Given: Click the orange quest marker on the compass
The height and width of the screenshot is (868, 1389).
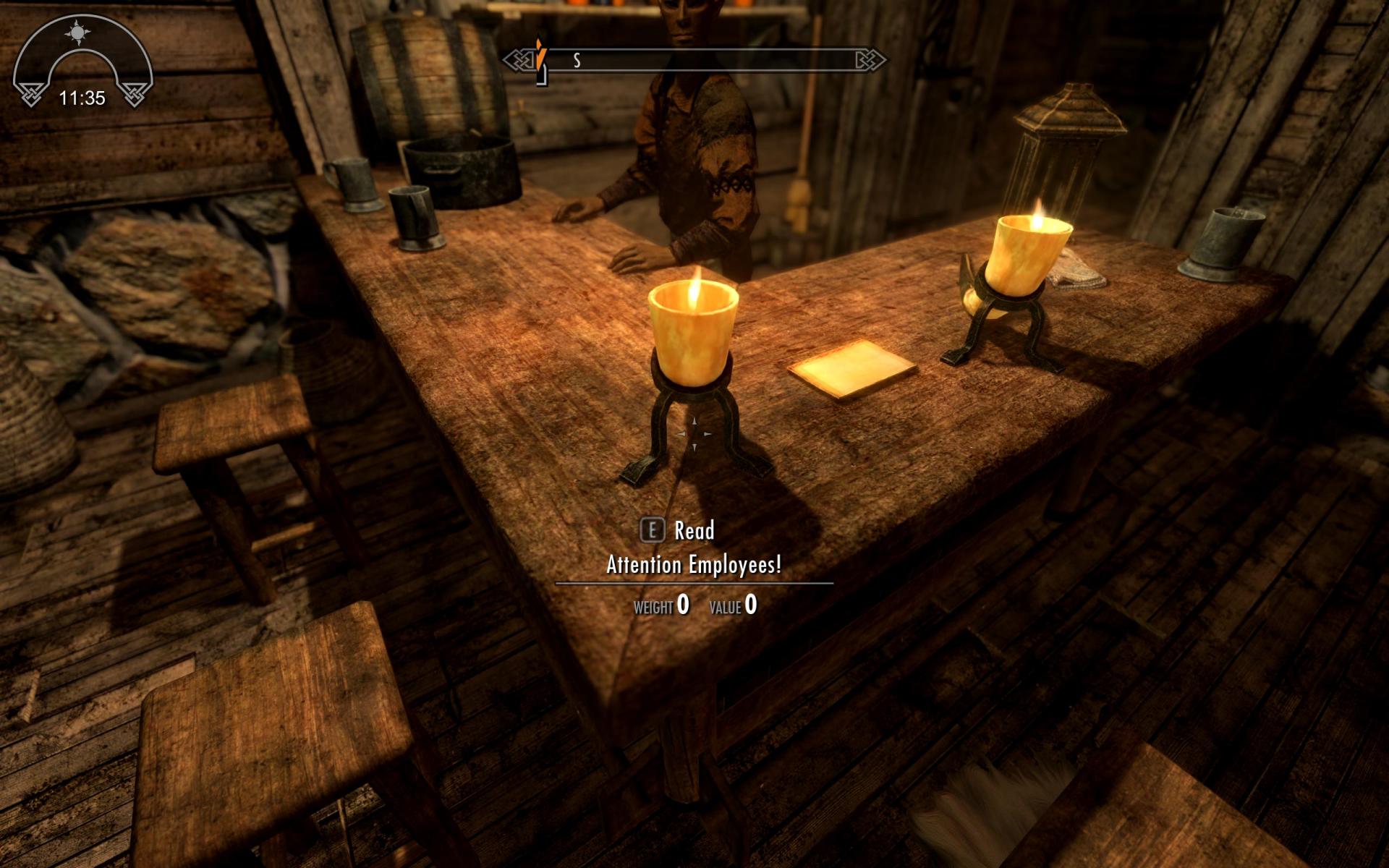Looking at the screenshot, I should pos(540,53).
